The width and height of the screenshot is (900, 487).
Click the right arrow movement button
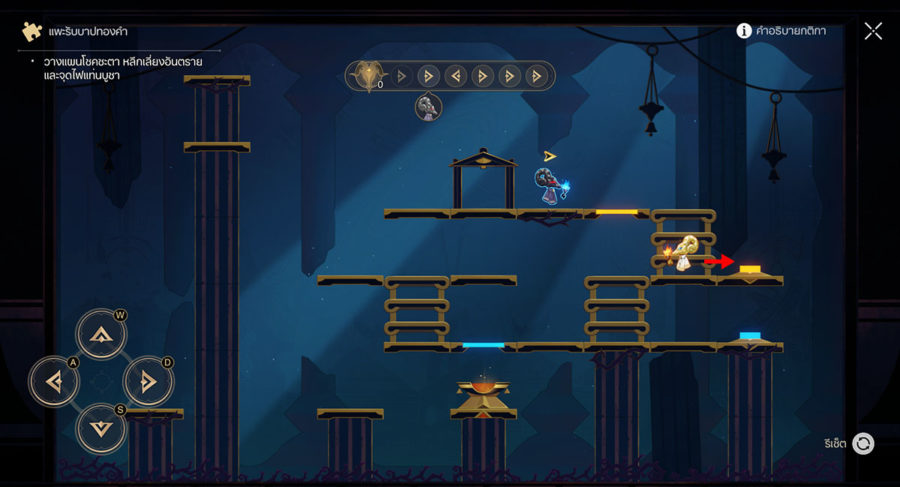pos(148,381)
